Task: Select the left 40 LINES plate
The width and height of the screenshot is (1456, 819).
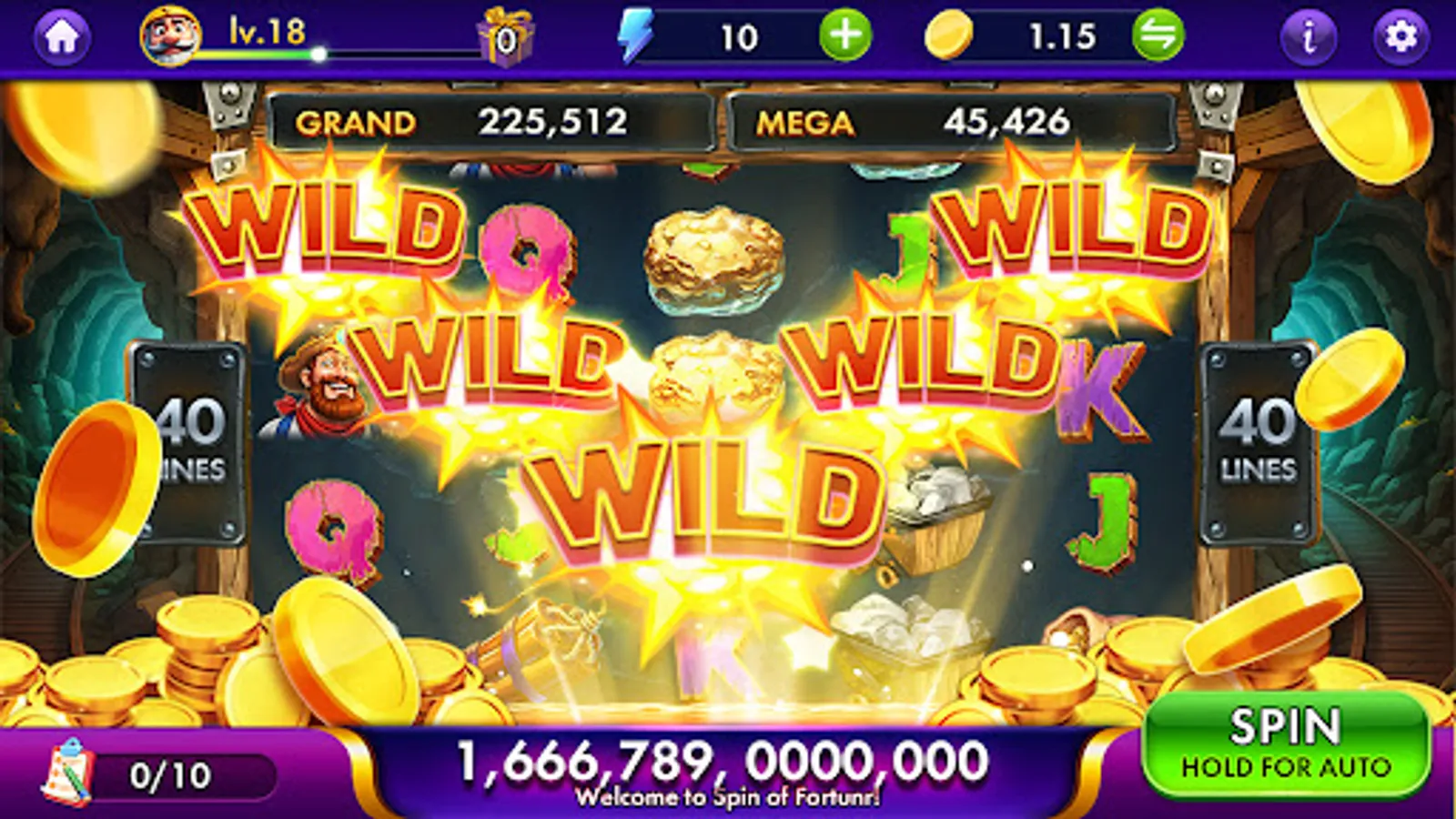Action: (191, 437)
